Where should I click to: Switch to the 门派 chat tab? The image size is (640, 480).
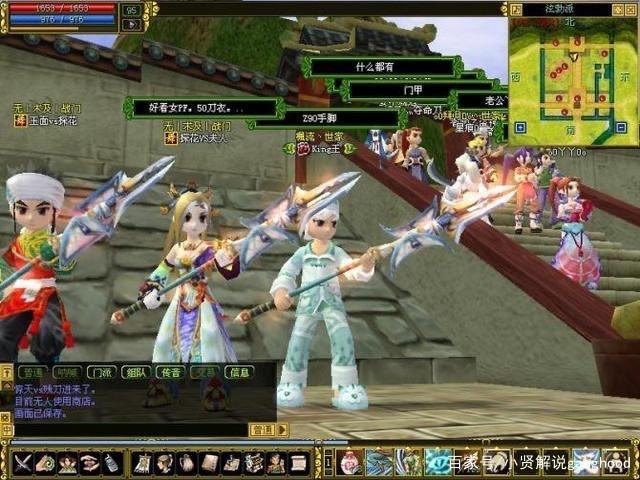click(x=99, y=372)
